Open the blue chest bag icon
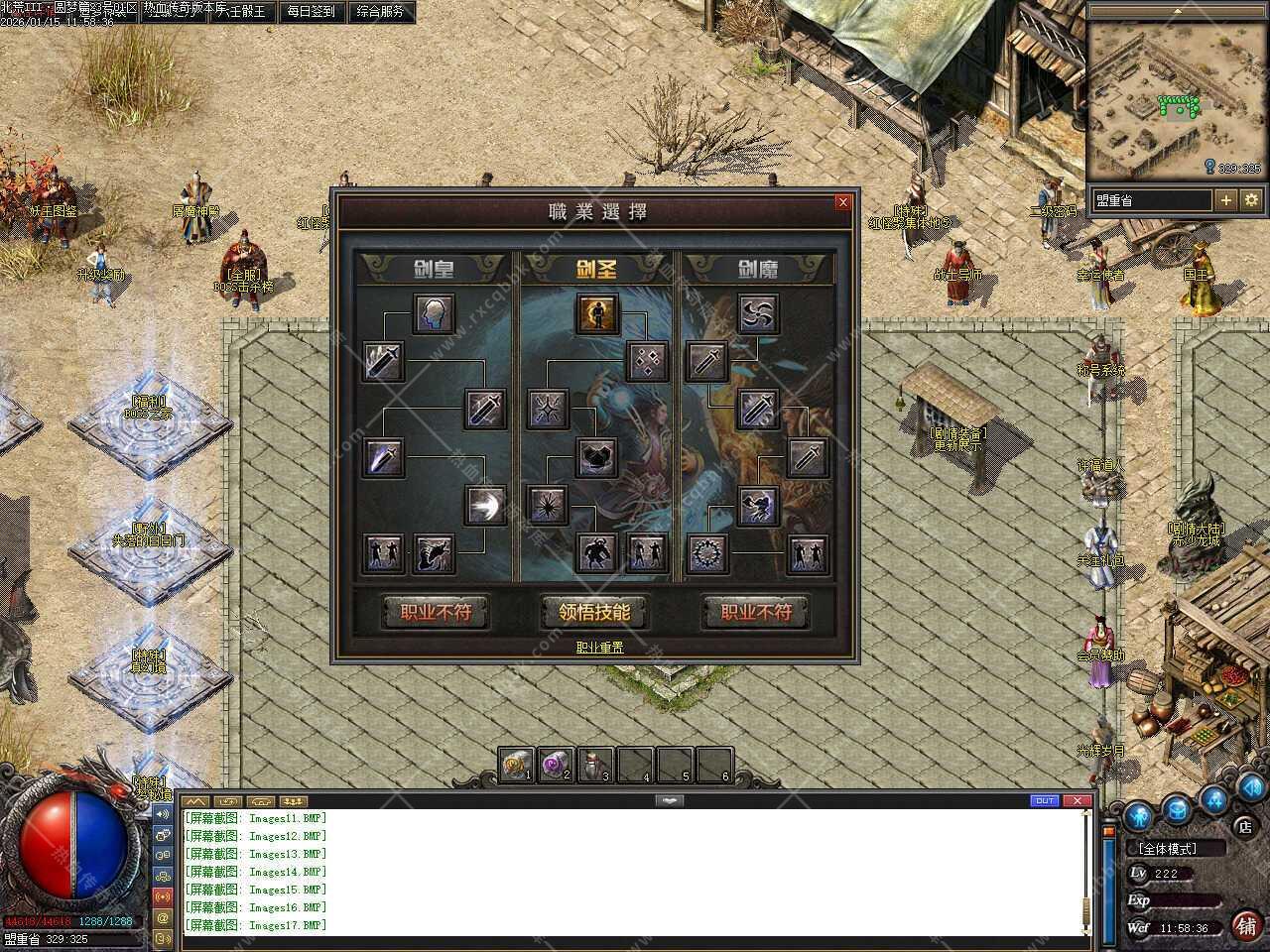1270x952 pixels. (1177, 812)
